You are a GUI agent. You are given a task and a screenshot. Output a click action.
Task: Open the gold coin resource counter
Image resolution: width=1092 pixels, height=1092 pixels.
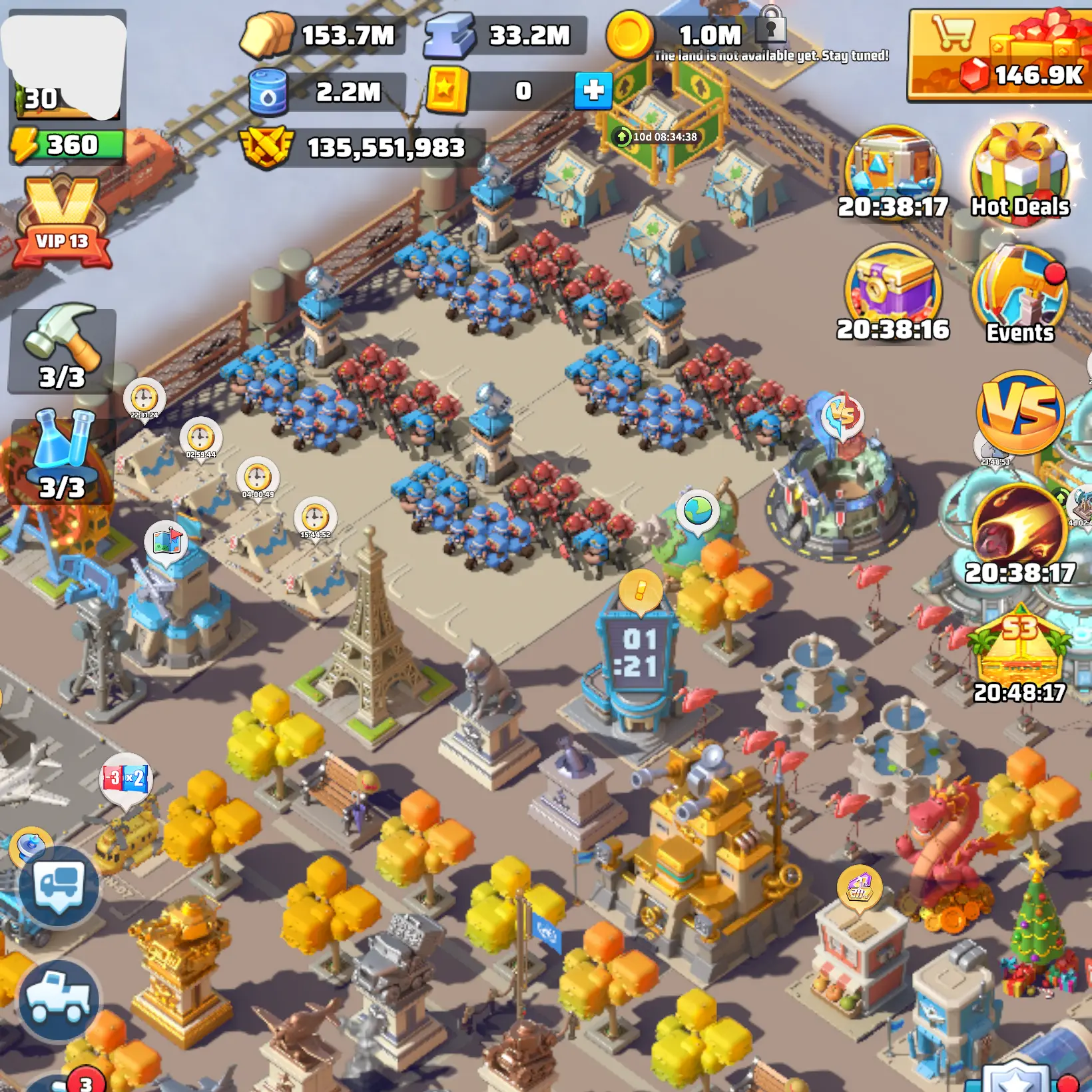tap(679, 35)
